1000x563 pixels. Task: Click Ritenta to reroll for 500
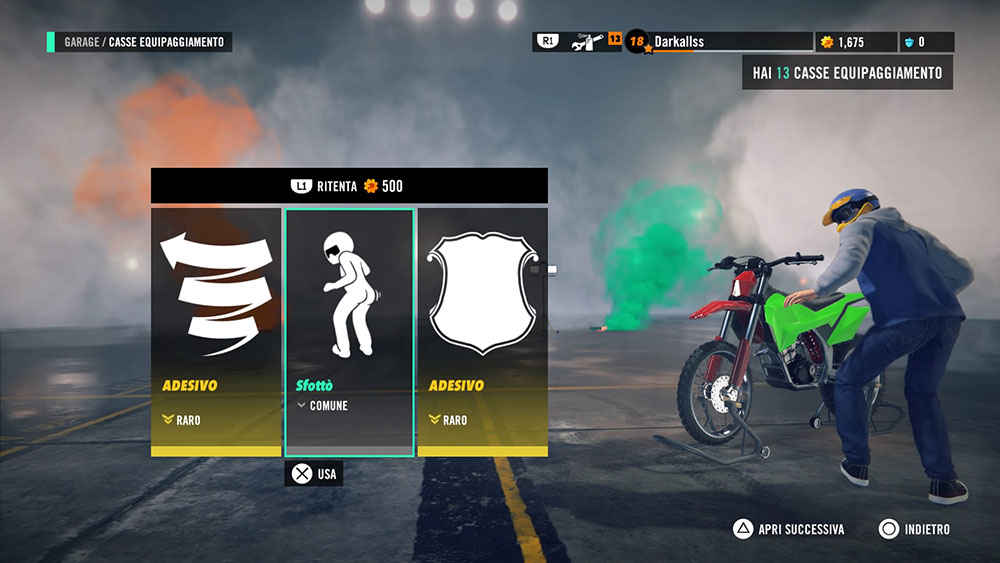348,186
